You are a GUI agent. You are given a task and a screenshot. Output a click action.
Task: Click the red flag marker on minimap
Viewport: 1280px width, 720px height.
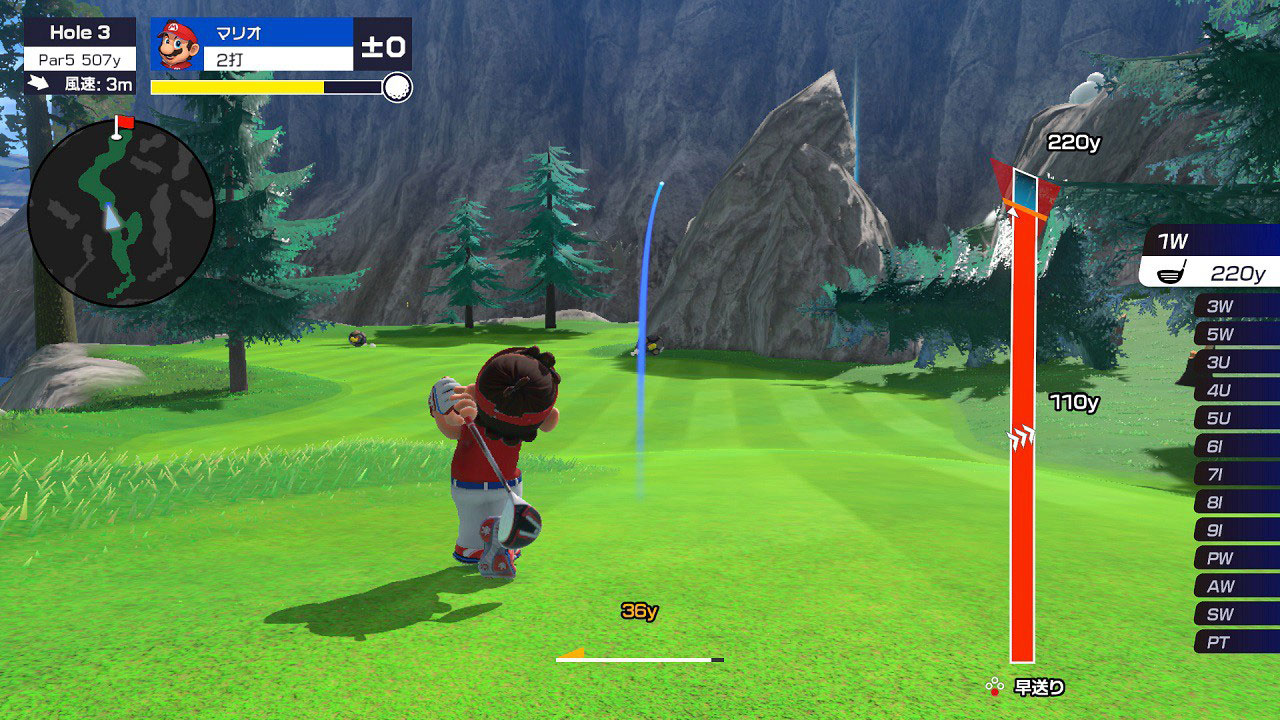tap(124, 123)
